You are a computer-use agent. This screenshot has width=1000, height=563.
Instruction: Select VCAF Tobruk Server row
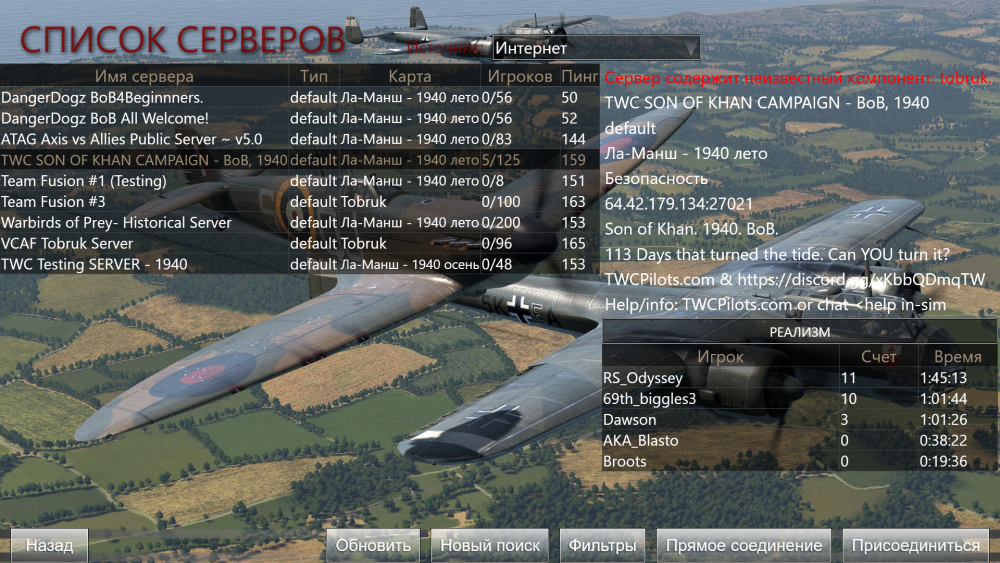tap(145, 244)
